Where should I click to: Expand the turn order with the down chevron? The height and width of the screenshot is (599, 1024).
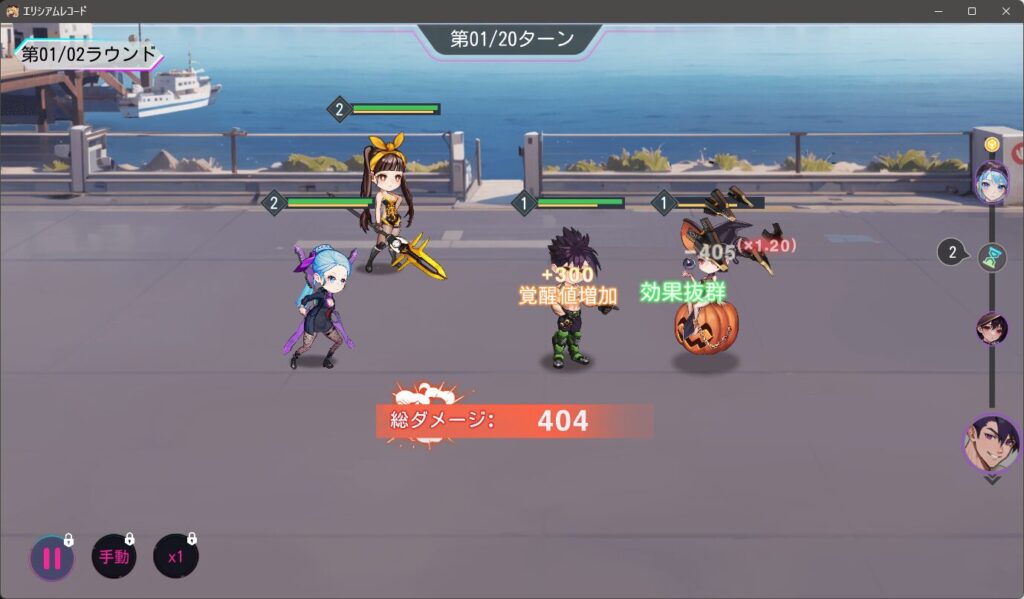[992, 480]
